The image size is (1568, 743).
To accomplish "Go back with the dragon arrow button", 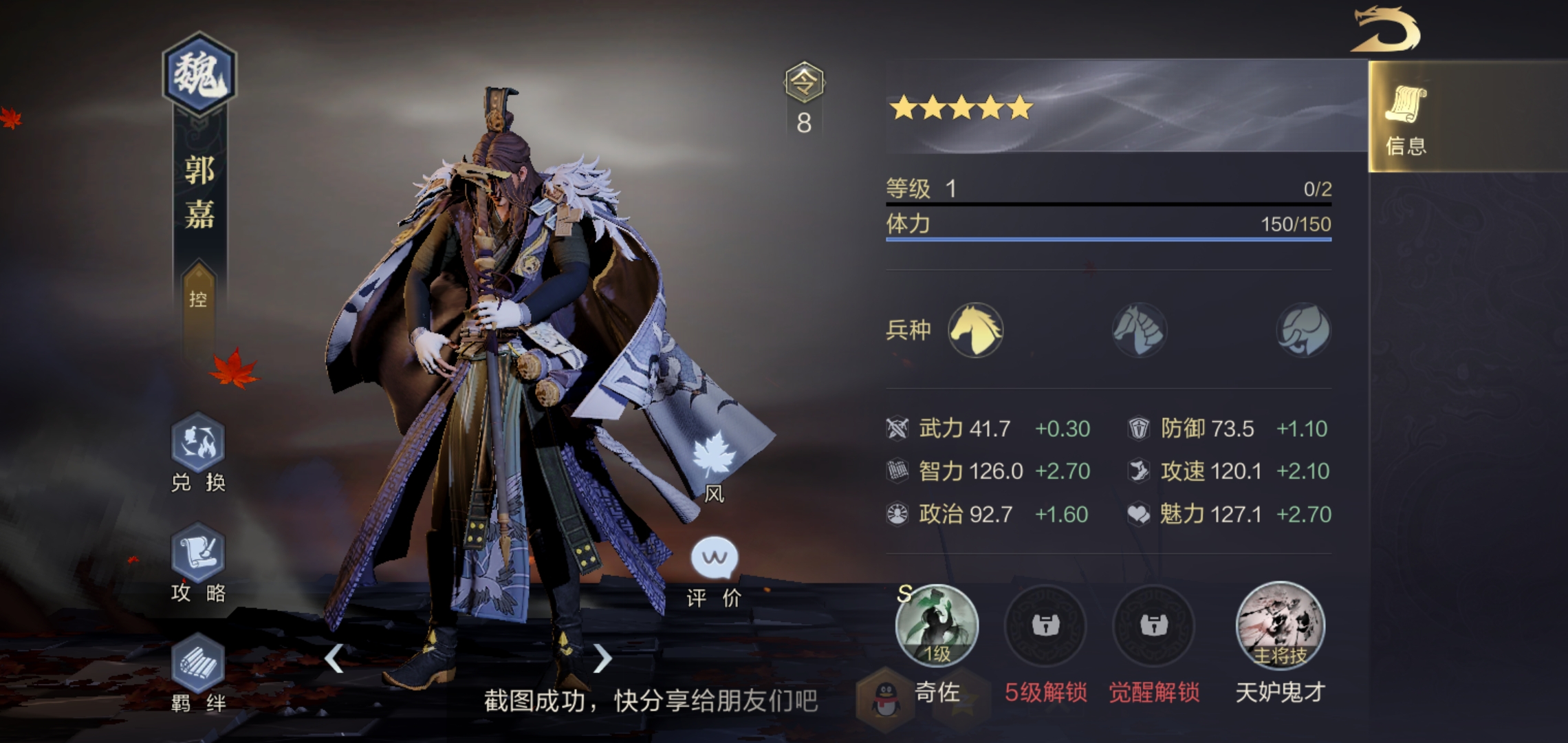I will tap(1385, 30).
